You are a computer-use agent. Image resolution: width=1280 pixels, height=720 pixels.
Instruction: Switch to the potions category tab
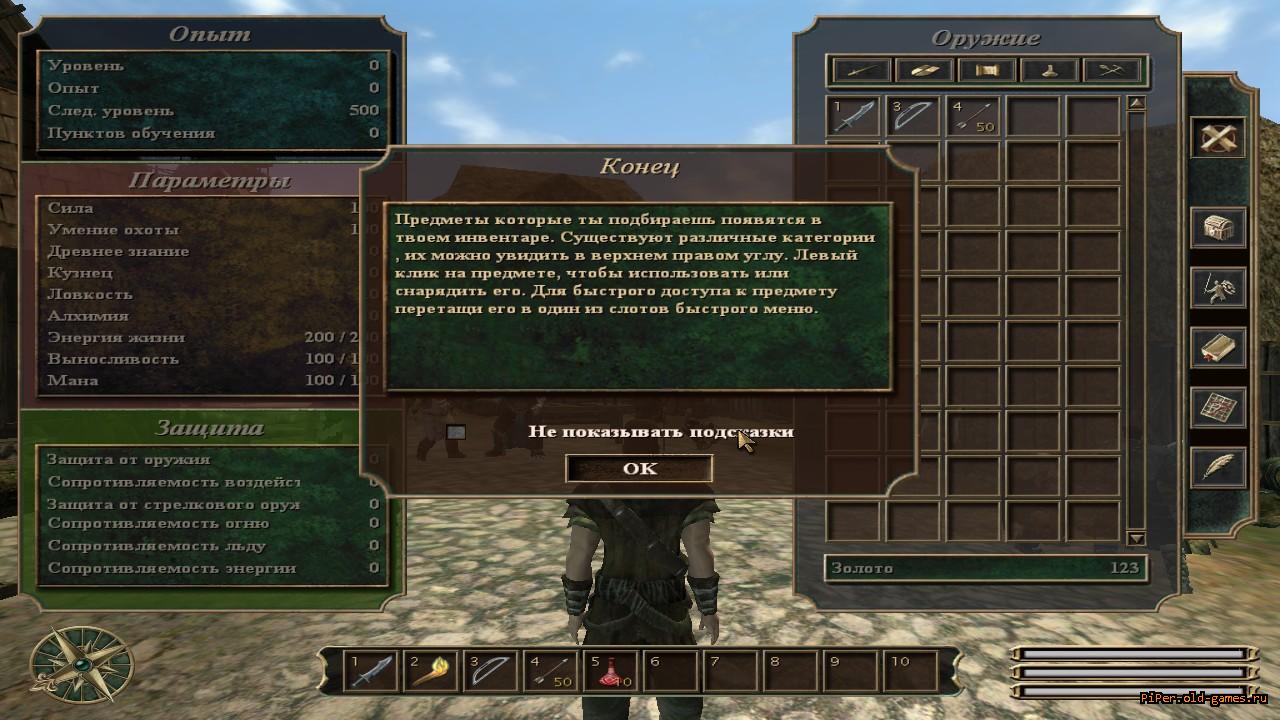pyautogui.click(x=1050, y=70)
